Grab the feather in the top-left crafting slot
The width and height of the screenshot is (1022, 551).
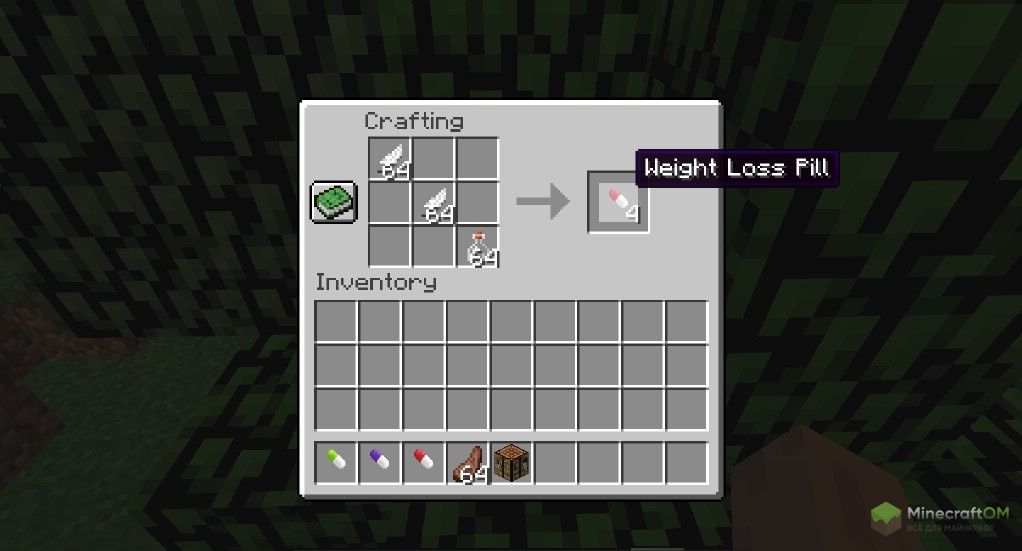(x=390, y=158)
